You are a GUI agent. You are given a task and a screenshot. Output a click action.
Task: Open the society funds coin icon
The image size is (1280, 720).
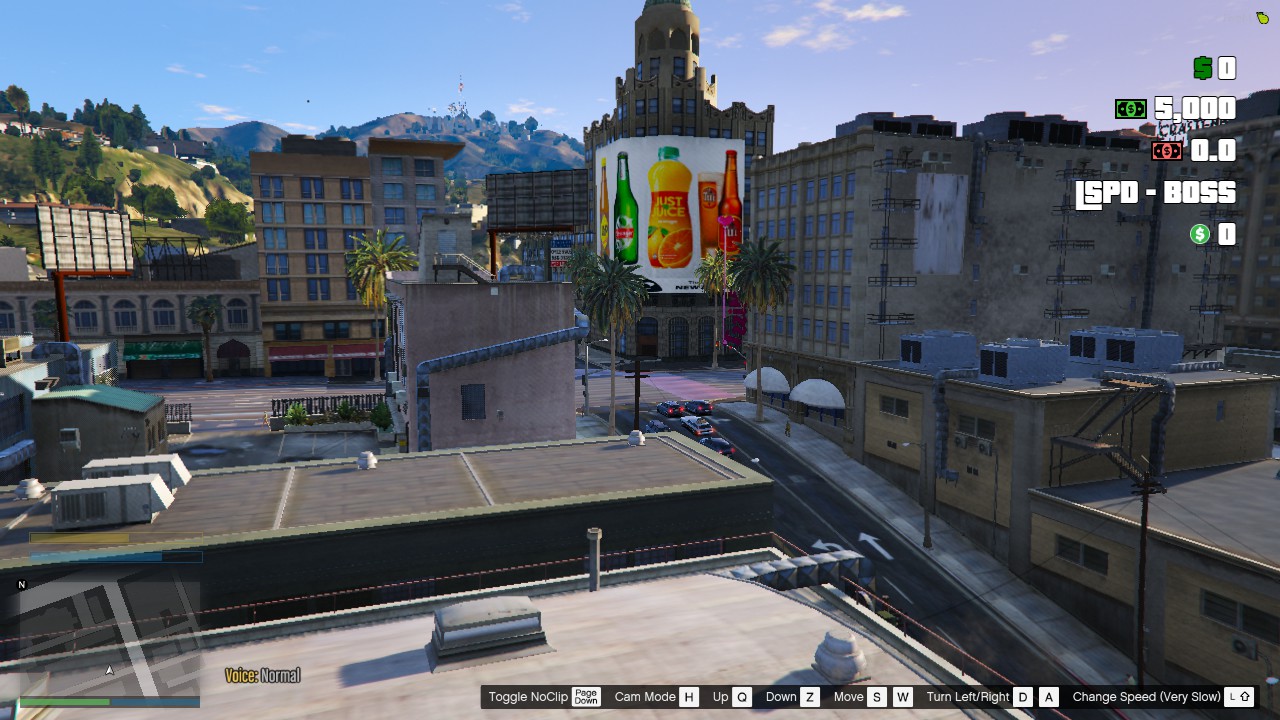(x=1199, y=234)
